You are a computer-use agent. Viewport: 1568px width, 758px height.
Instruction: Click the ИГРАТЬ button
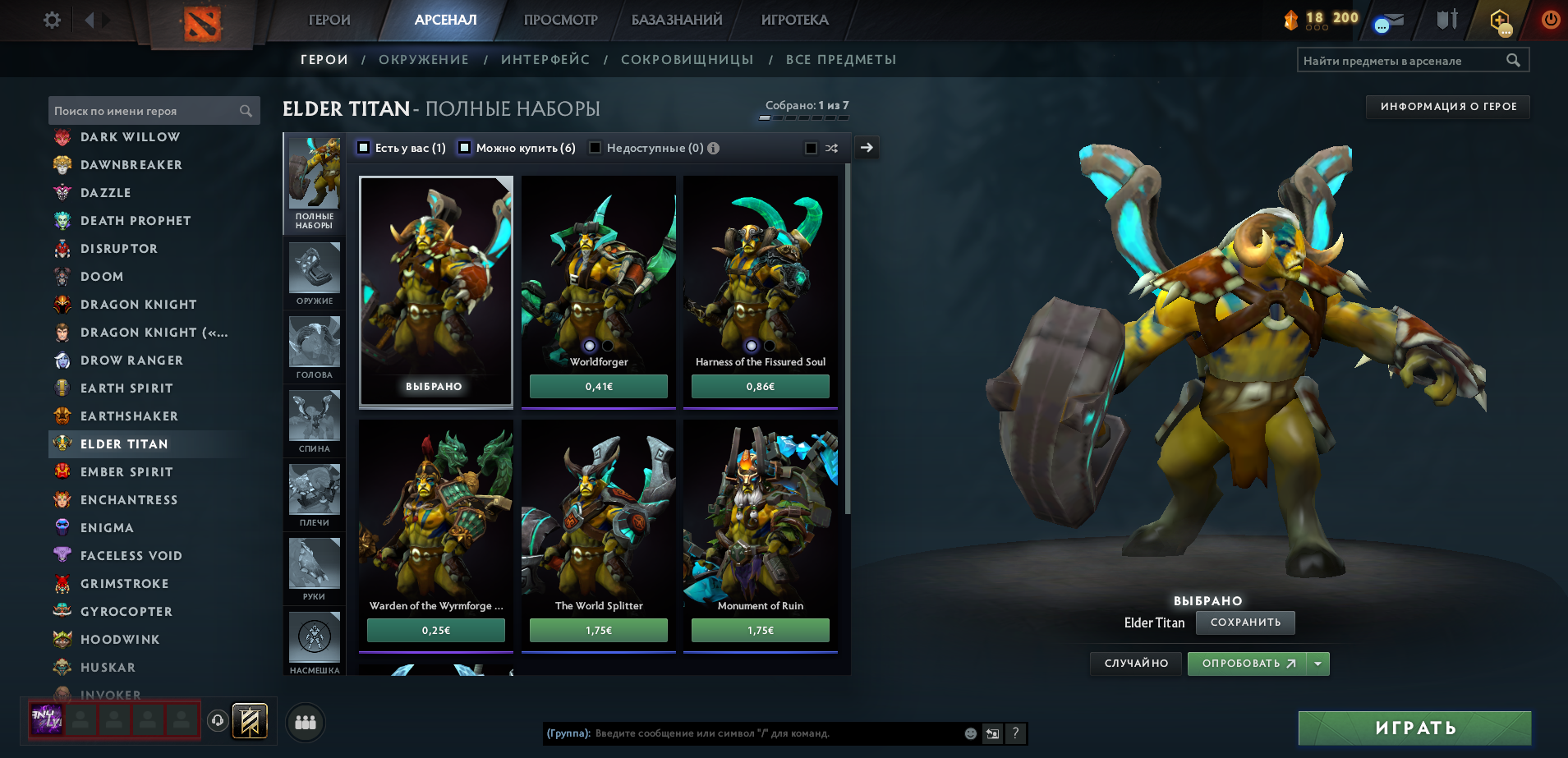(1414, 727)
